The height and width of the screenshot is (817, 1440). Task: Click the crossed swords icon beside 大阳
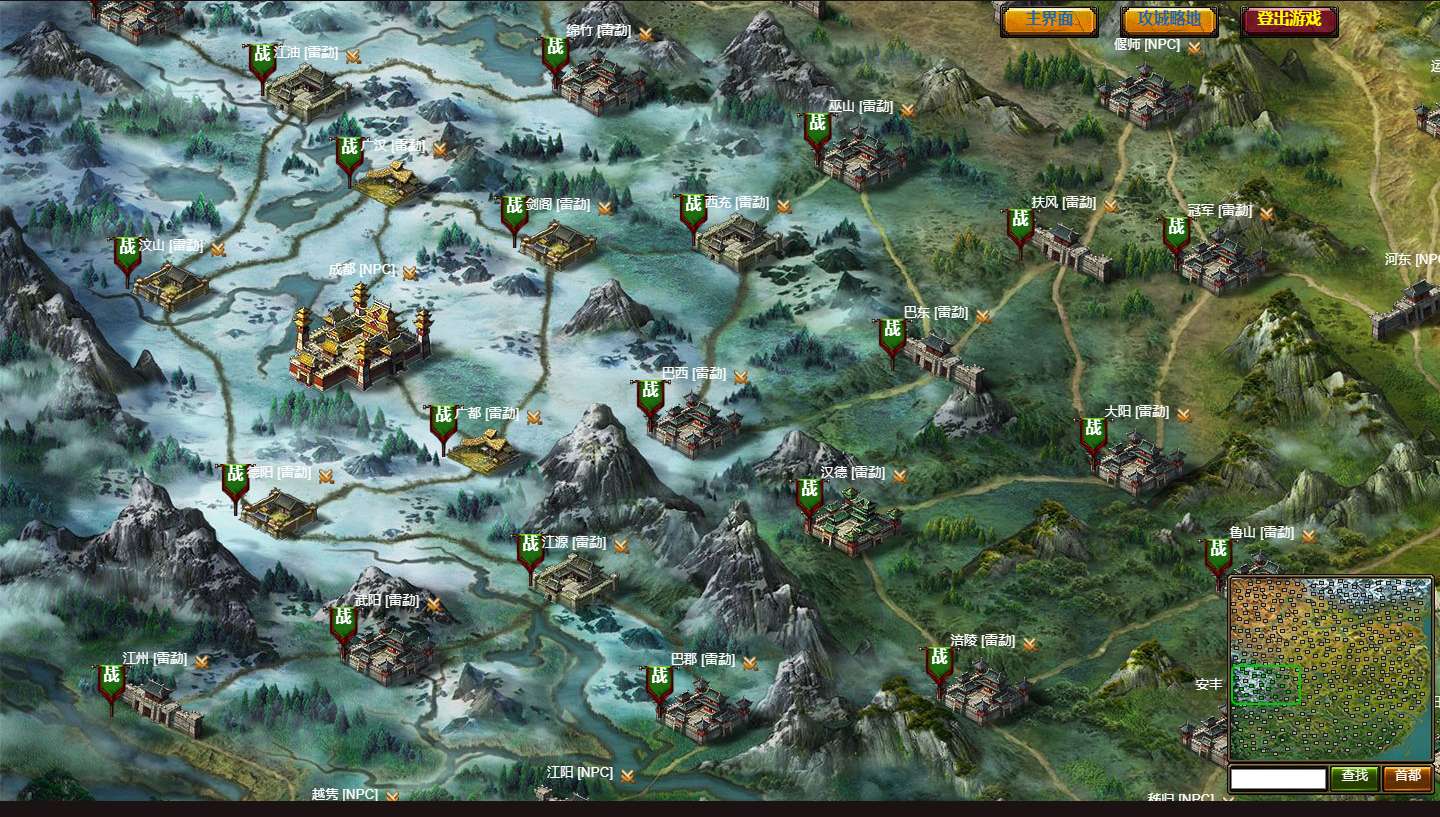[x=1184, y=414]
